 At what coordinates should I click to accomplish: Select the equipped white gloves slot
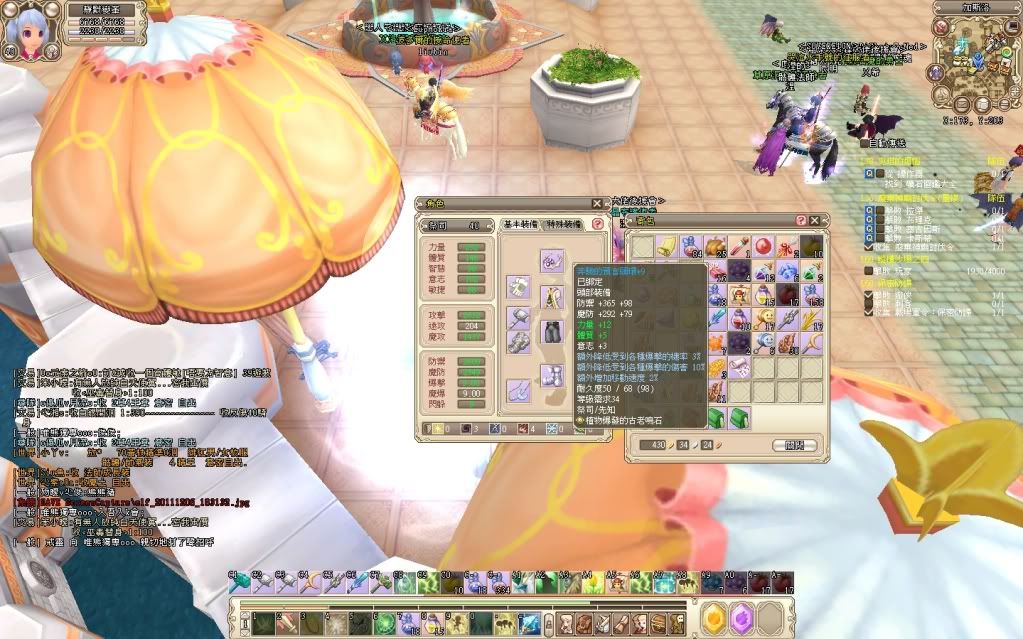(519, 287)
